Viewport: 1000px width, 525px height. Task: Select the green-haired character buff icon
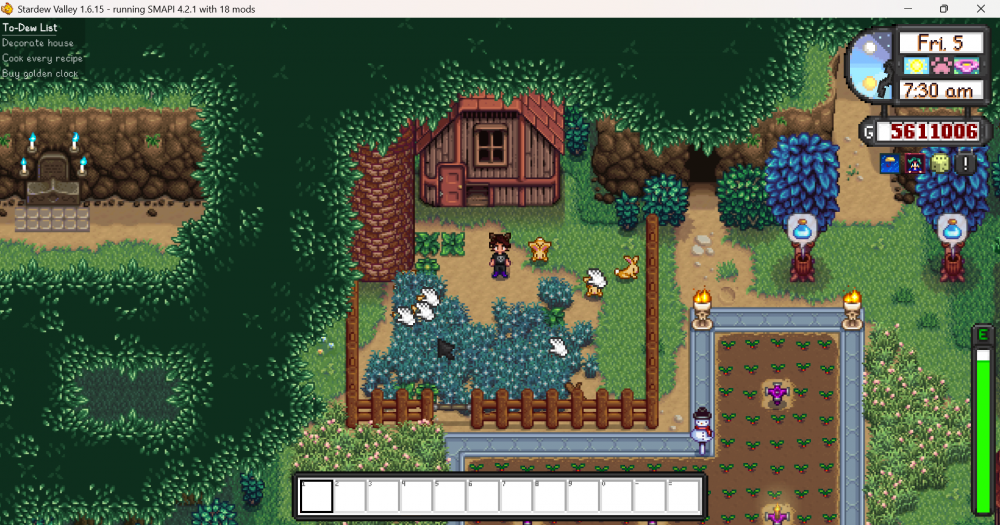[x=913, y=163]
